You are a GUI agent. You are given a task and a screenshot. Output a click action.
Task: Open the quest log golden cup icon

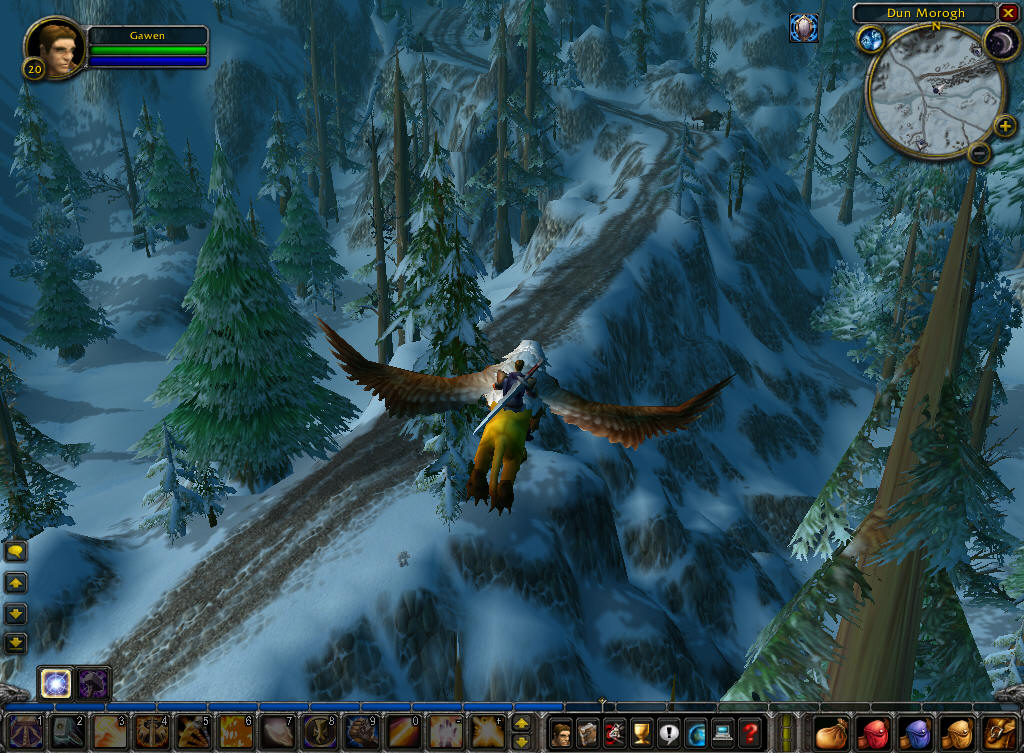641,732
